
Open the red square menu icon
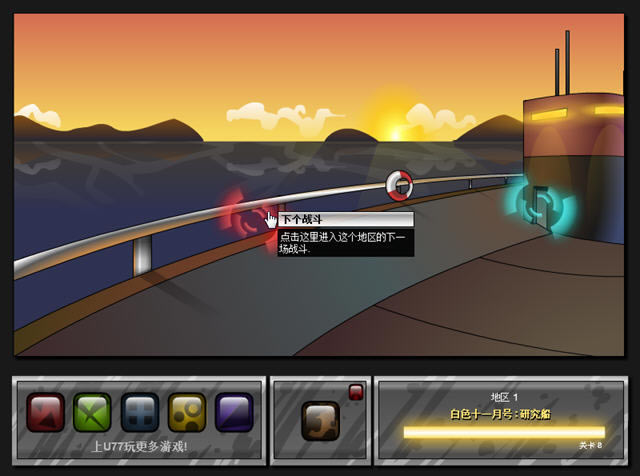point(45,412)
